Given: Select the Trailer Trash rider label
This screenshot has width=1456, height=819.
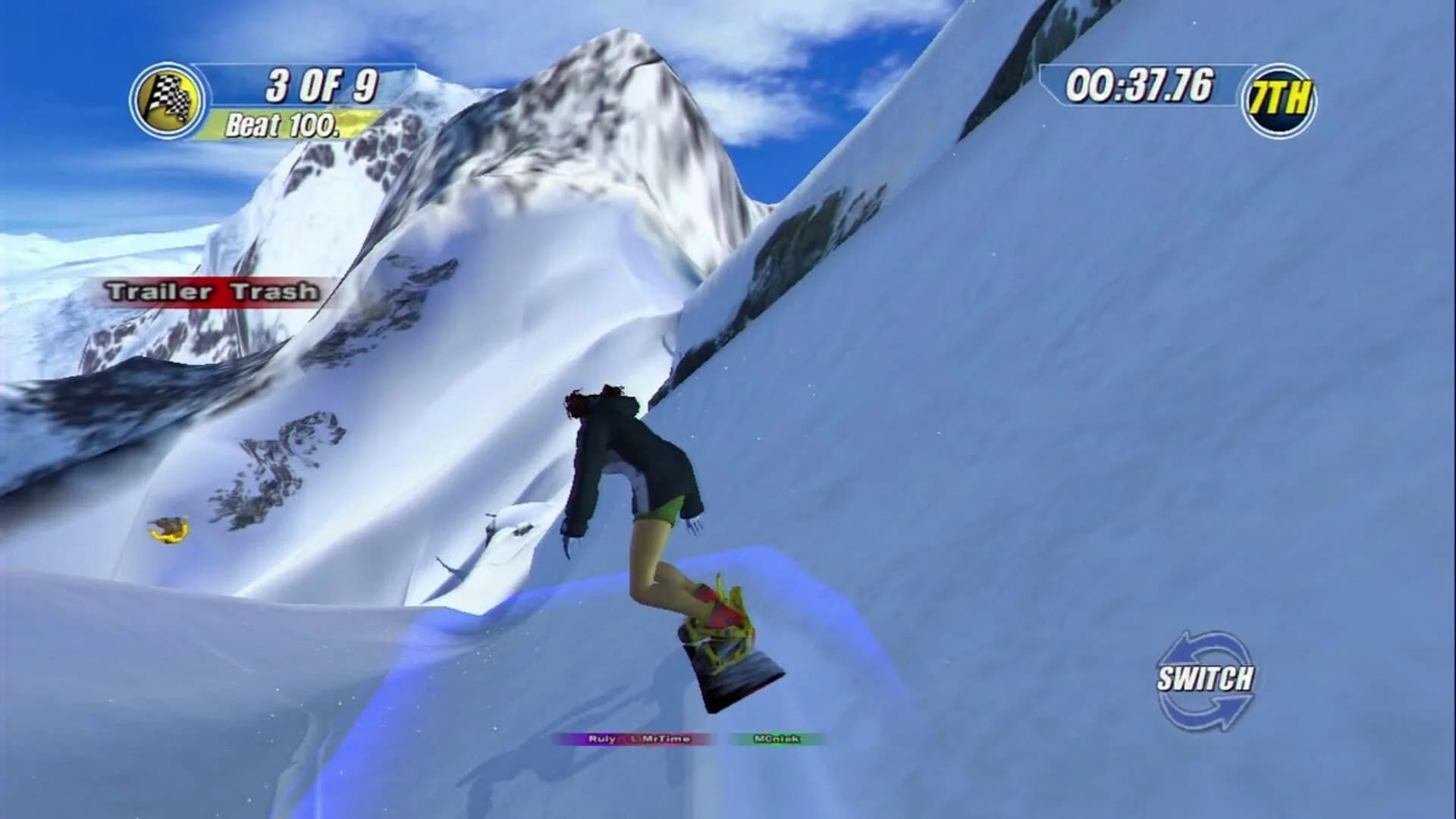Looking at the screenshot, I should (x=213, y=290).
